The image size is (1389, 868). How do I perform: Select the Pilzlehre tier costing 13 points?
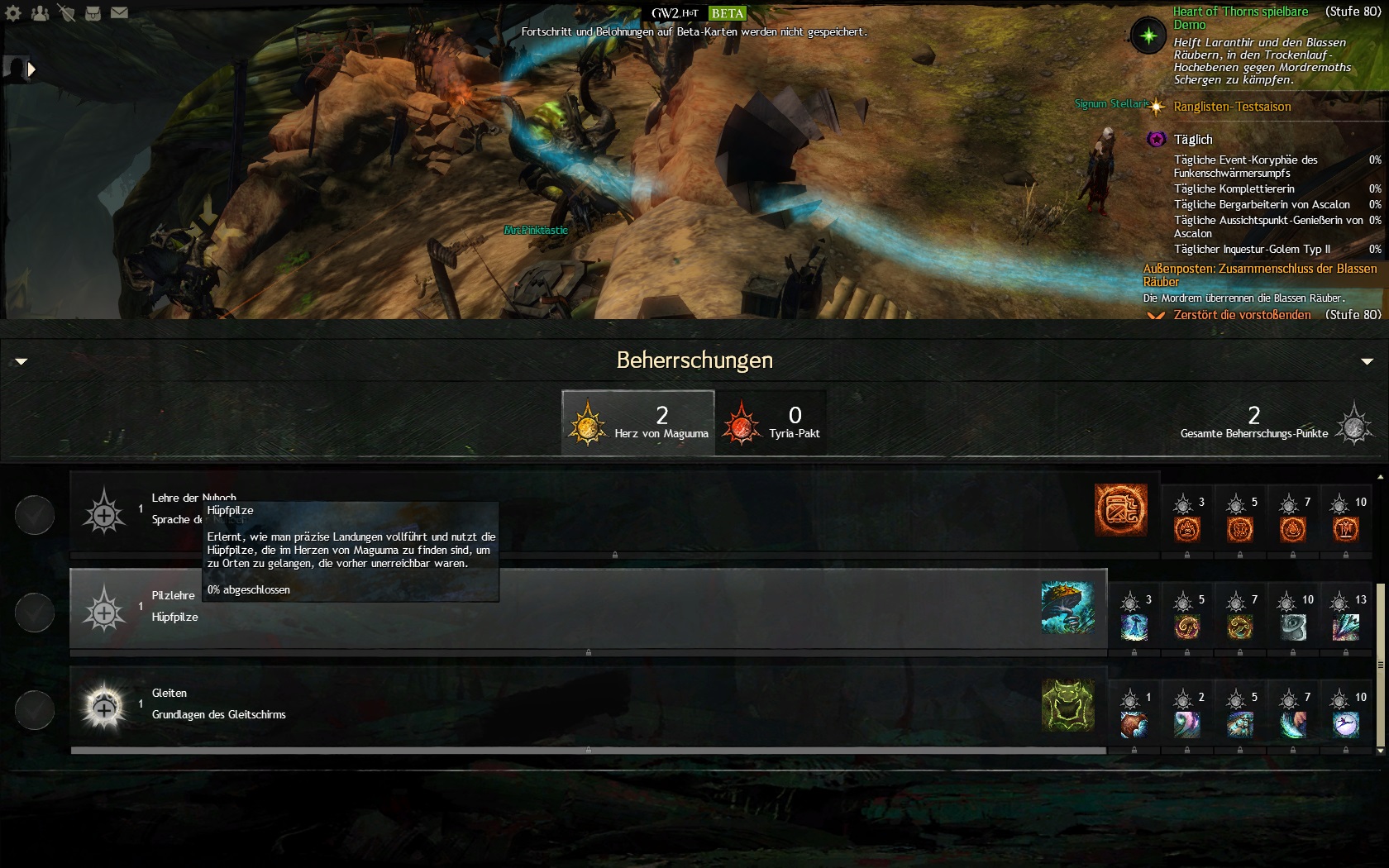1346,618
